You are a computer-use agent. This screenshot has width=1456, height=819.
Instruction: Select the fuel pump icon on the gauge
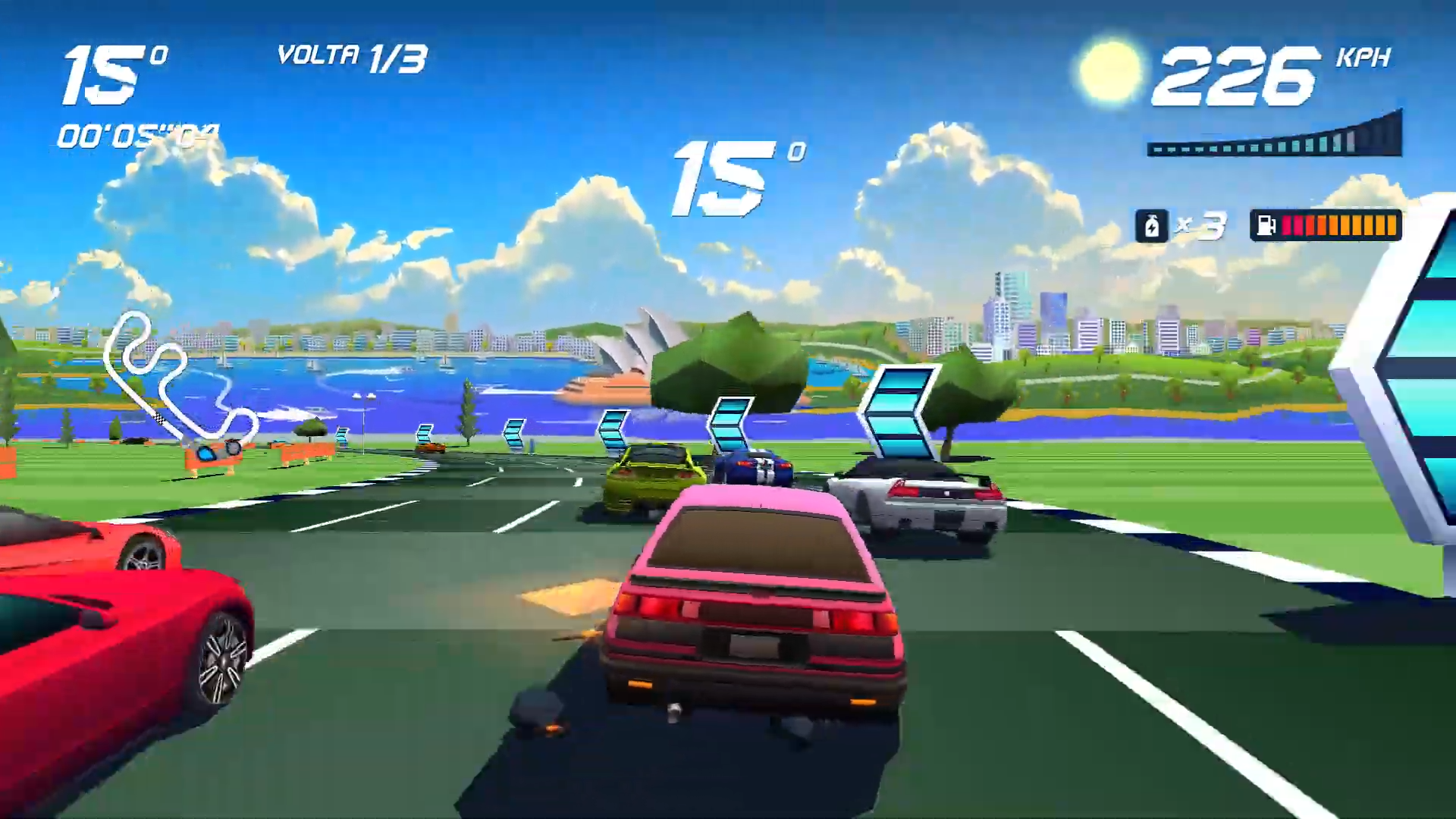click(1265, 226)
